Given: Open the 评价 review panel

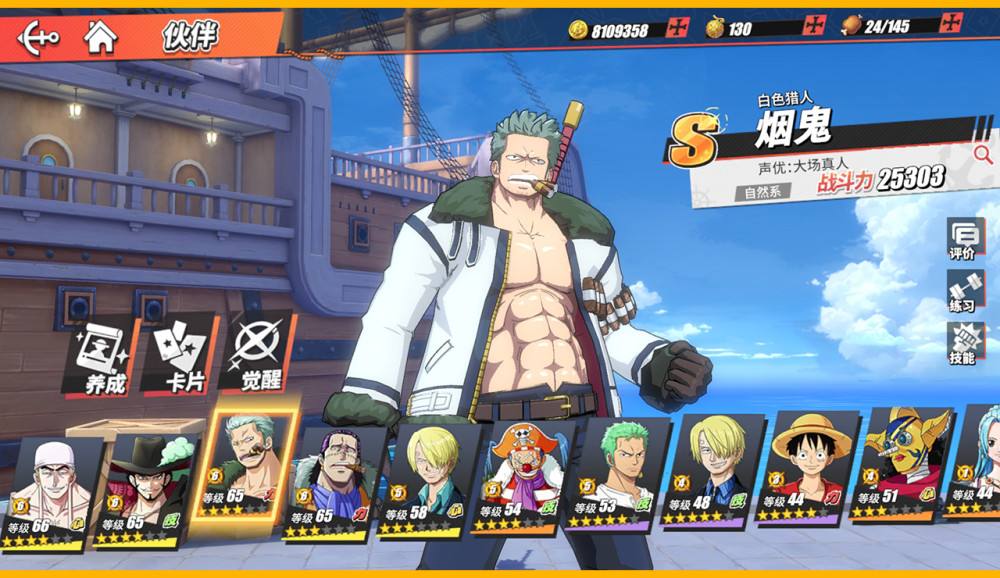Looking at the screenshot, I should pyautogui.click(x=964, y=240).
